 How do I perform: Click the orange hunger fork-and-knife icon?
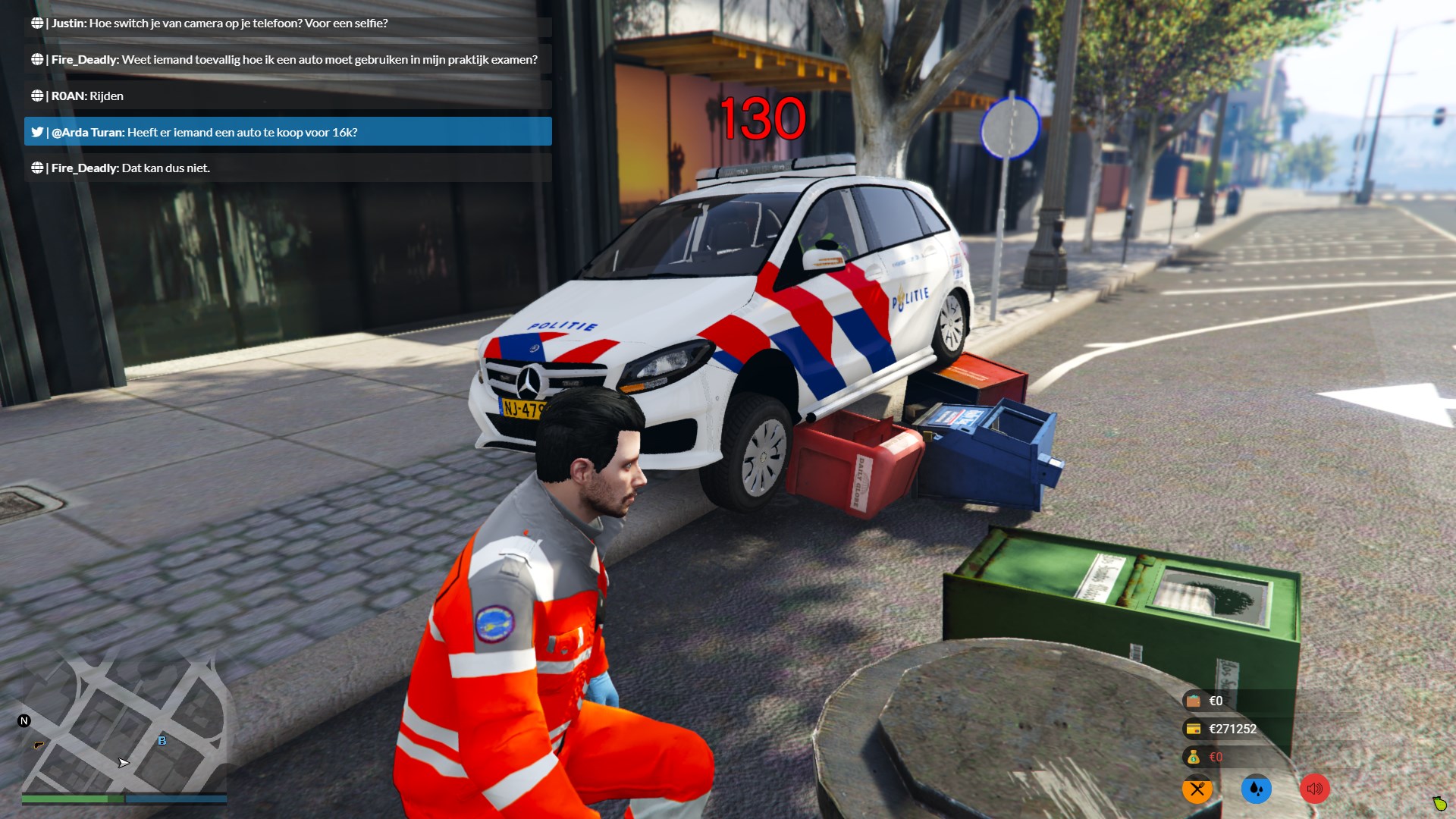tap(1197, 789)
